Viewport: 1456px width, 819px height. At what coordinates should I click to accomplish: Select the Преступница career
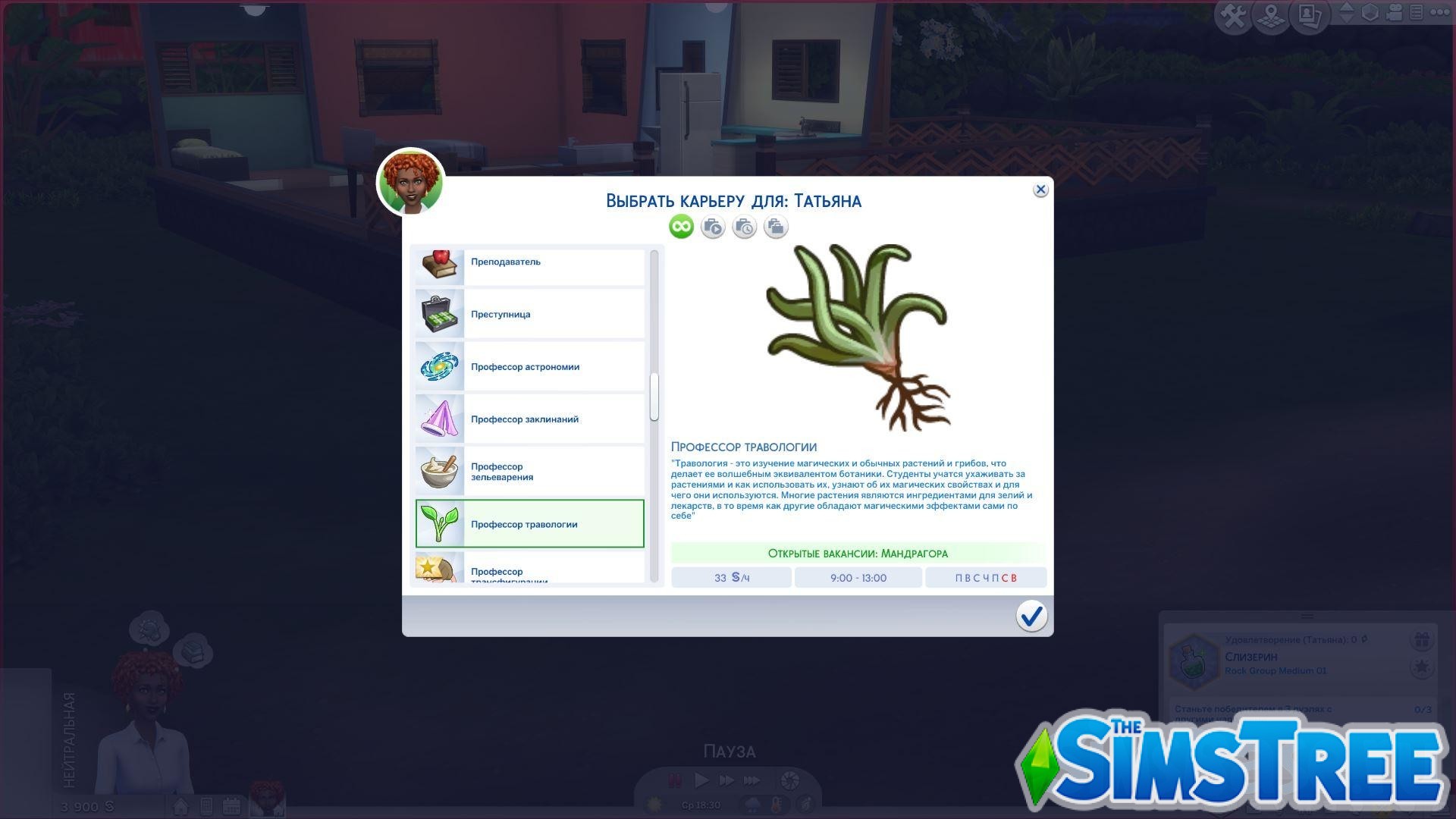(529, 313)
